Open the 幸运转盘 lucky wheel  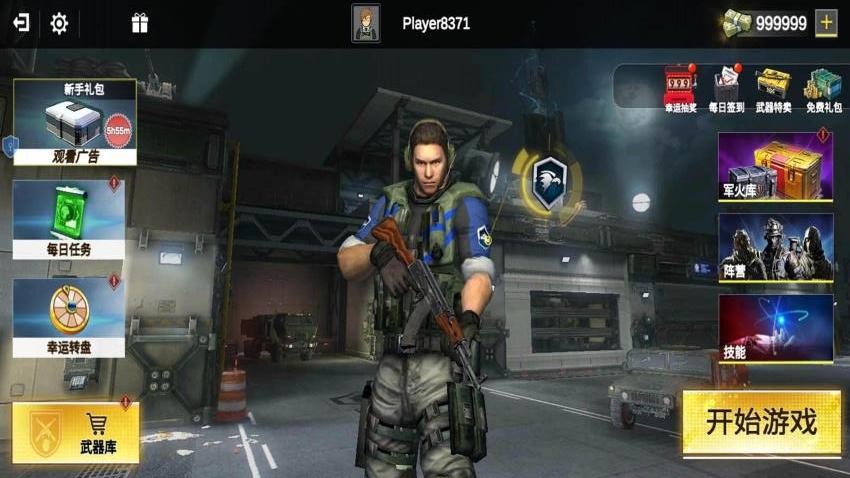tap(69, 318)
